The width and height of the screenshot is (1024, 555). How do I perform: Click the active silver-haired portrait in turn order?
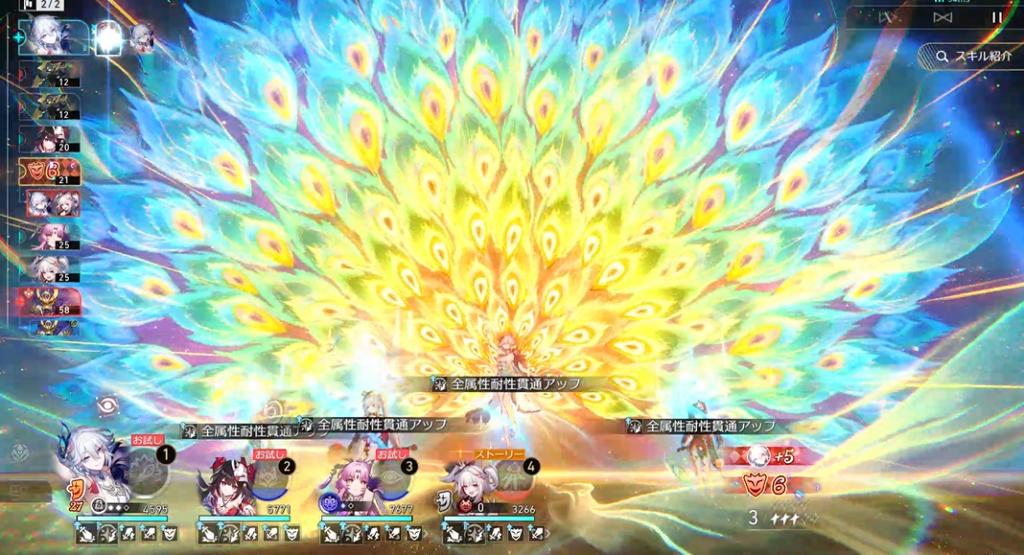pos(50,37)
